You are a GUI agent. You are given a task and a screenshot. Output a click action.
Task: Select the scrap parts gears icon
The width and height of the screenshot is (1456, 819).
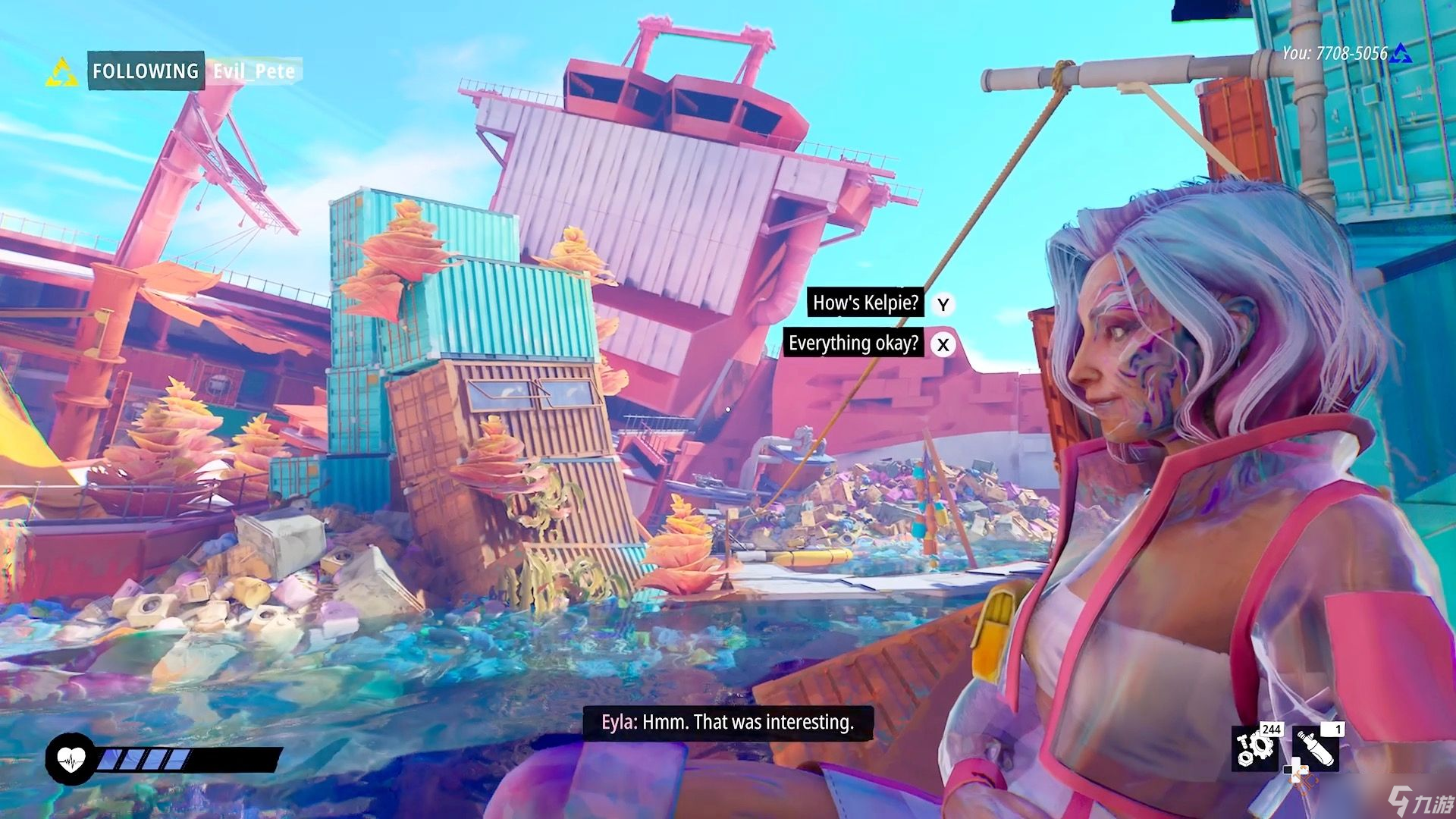click(1254, 748)
